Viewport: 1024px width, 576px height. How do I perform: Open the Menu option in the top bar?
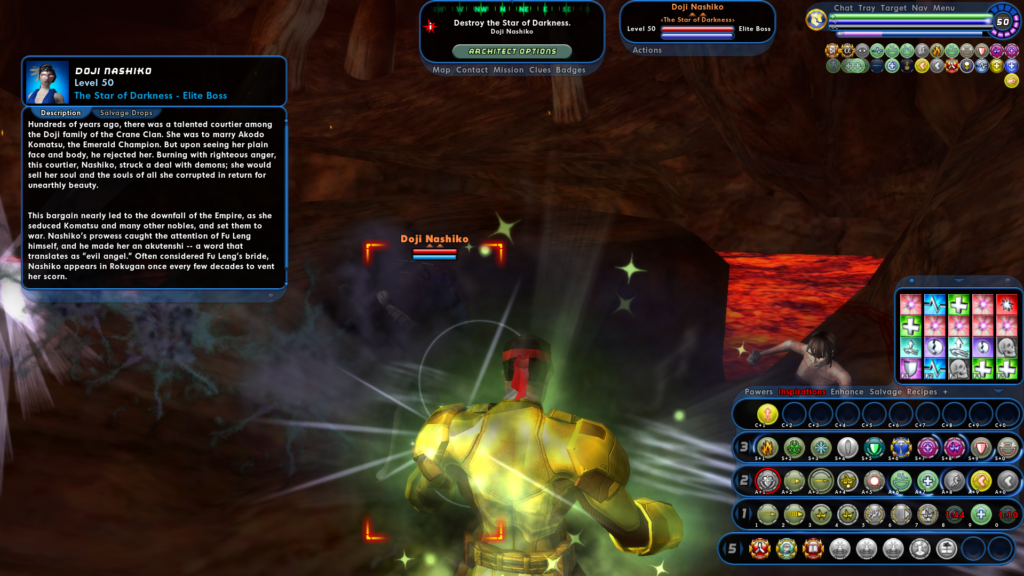944,8
